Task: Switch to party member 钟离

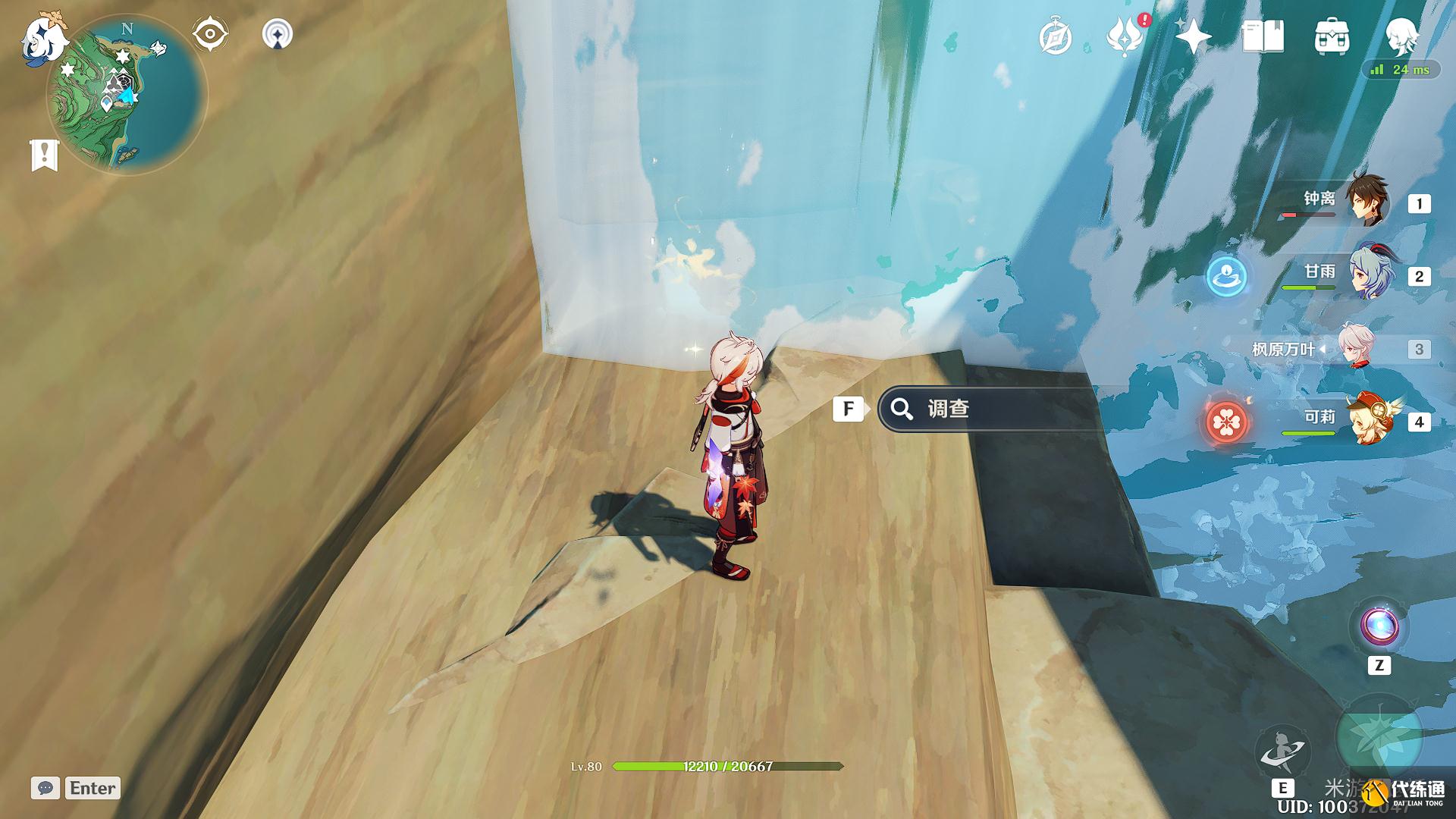Action: click(x=1365, y=202)
